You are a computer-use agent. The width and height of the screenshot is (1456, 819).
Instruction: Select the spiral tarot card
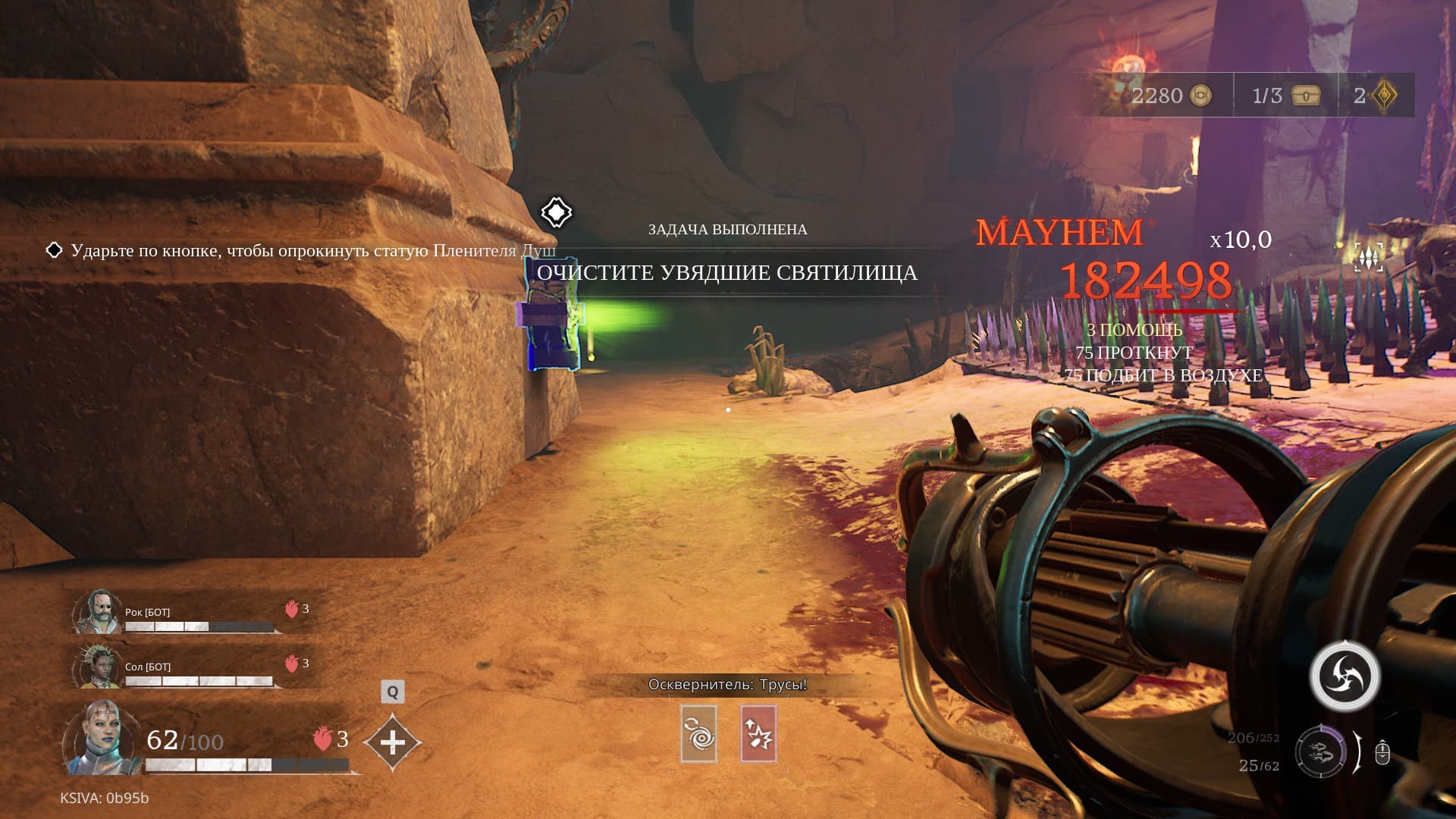[698, 733]
